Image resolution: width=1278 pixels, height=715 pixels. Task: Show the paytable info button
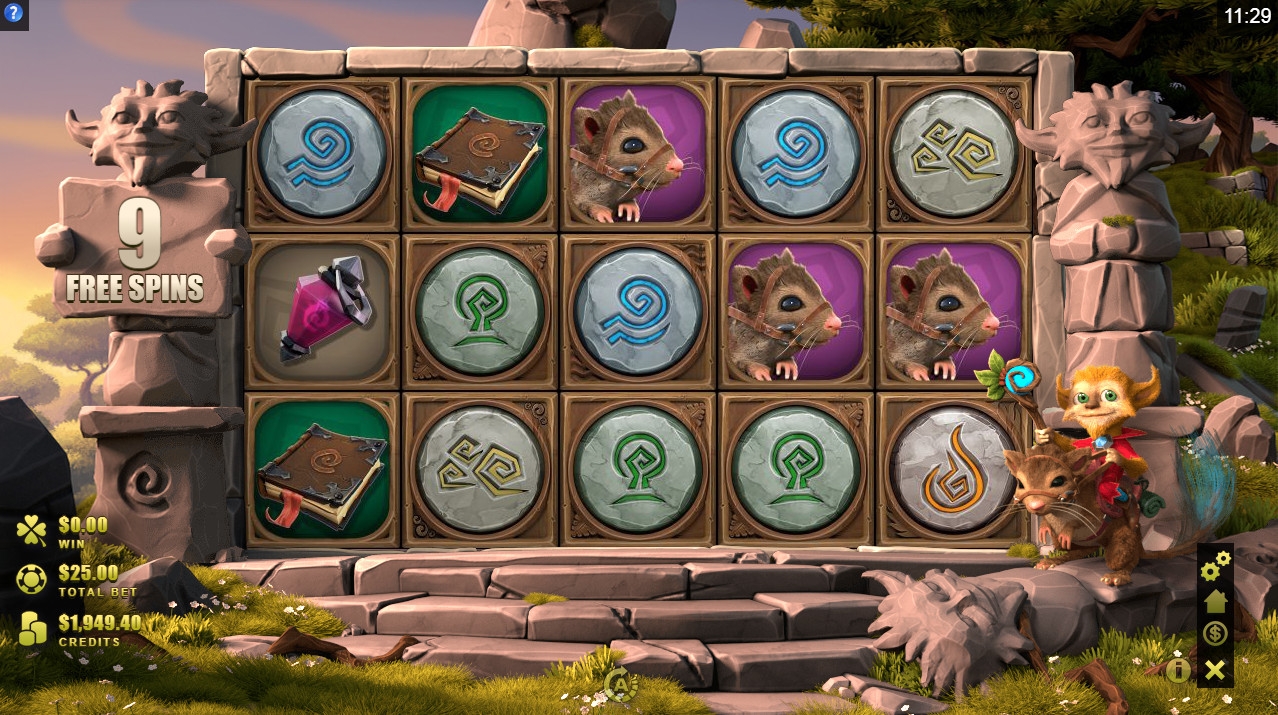pyautogui.click(x=1179, y=669)
